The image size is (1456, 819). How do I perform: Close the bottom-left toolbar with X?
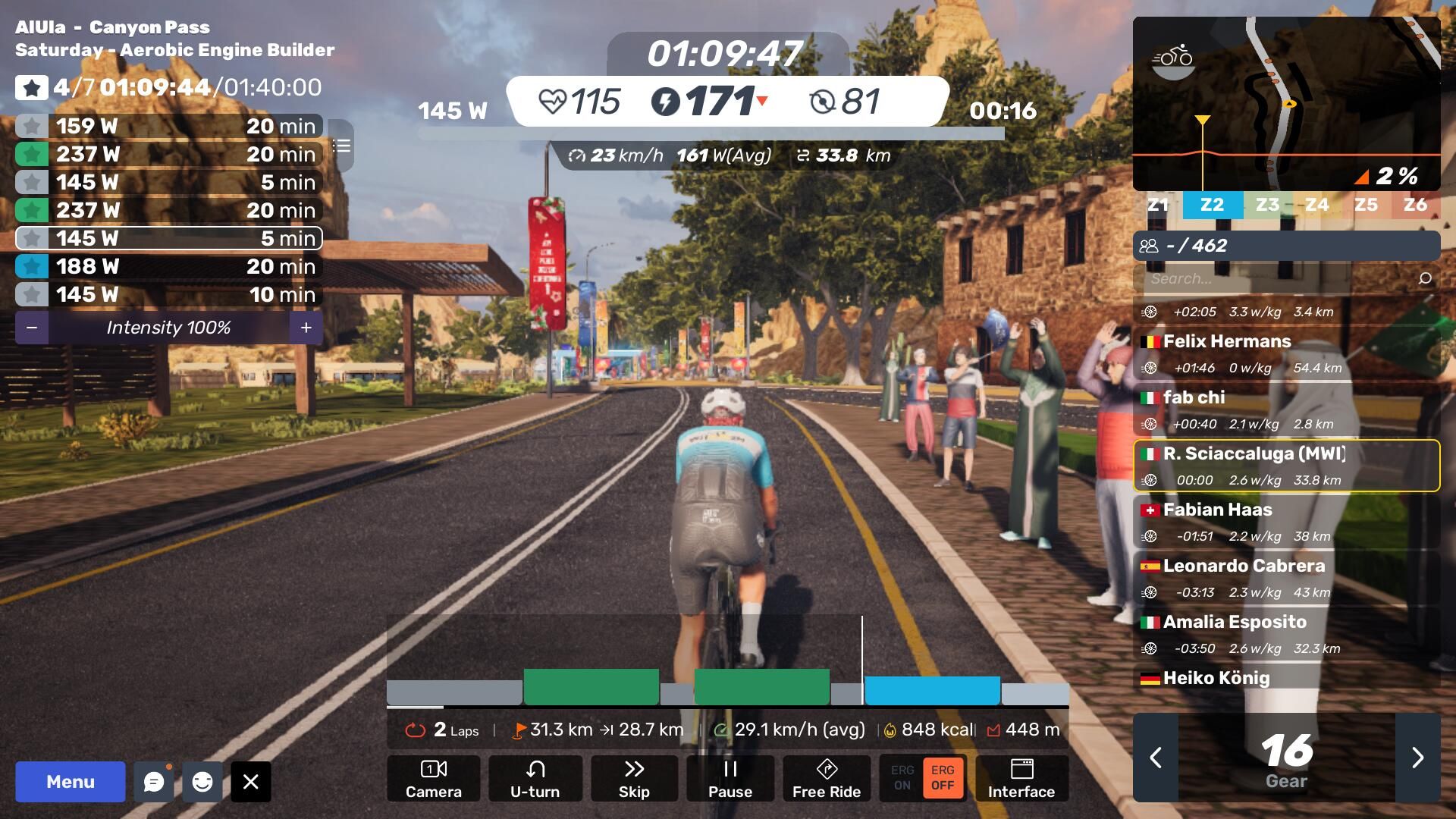point(251,782)
